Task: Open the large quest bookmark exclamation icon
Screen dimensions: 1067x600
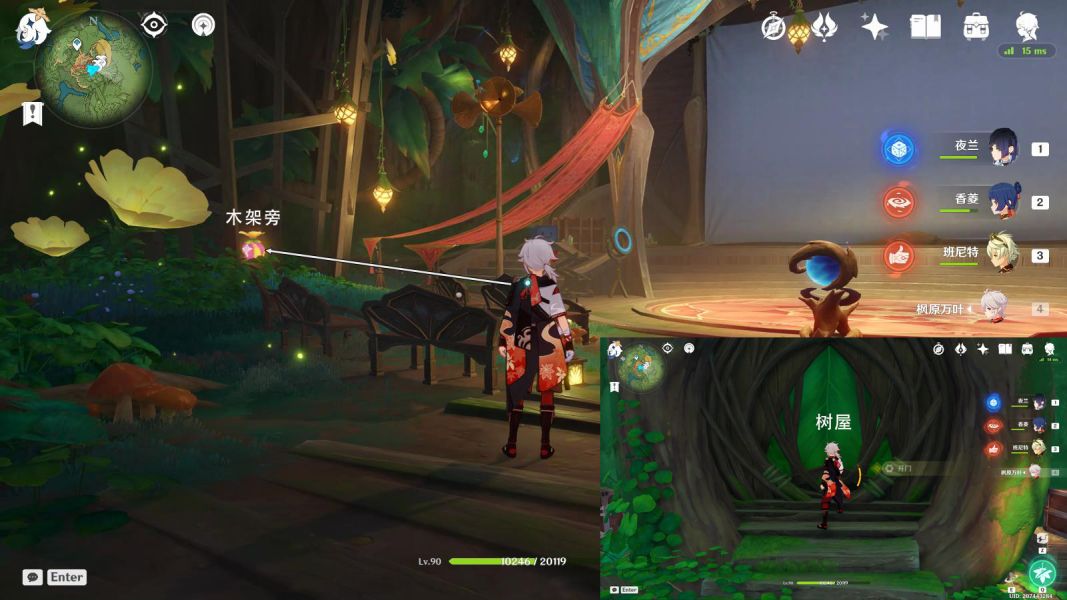Action: coord(32,113)
